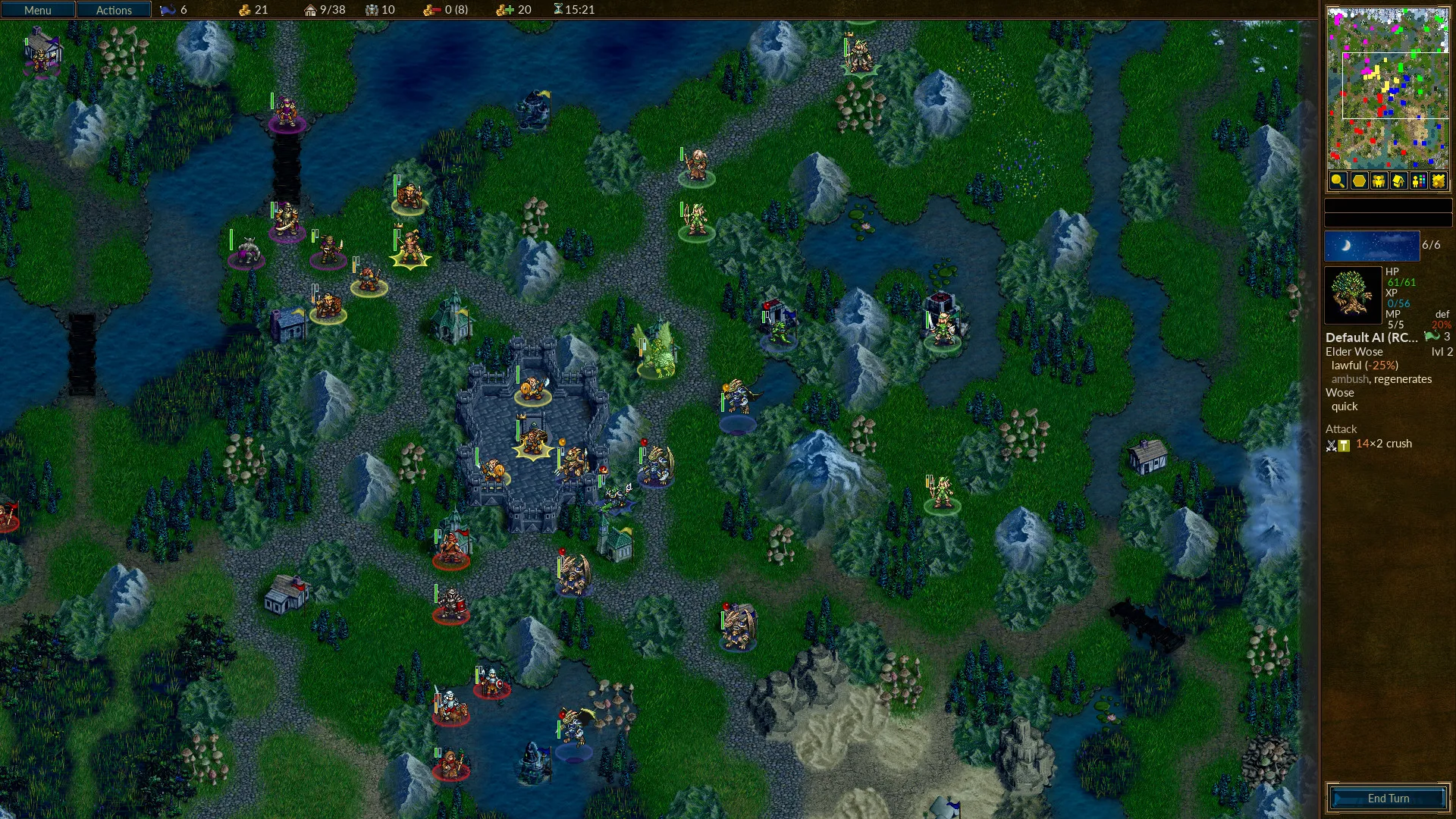Click the gold coins counter icon
The width and height of the screenshot is (1456, 819).
[x=244, y=10]
